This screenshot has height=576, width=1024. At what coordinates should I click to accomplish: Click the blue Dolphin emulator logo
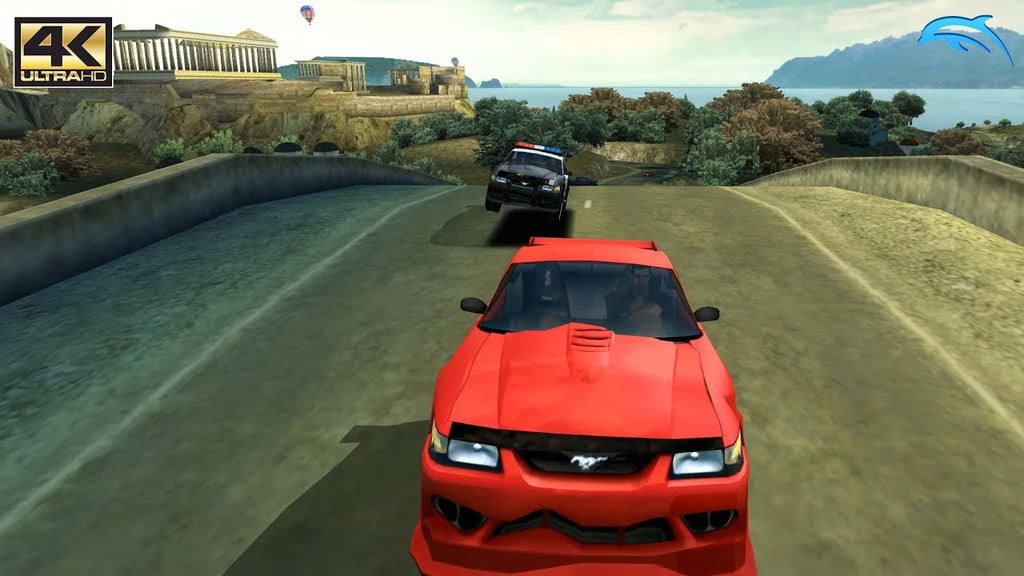[x=964, y=38]
